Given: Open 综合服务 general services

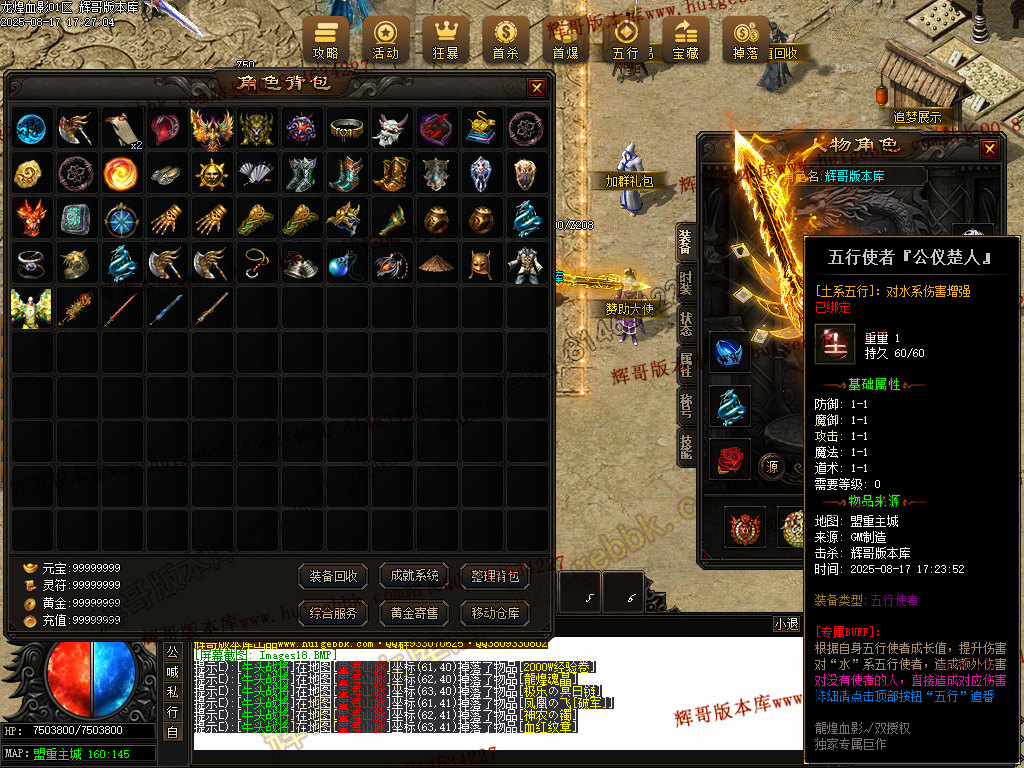Looking at the screenshot, I should point(334,613).
